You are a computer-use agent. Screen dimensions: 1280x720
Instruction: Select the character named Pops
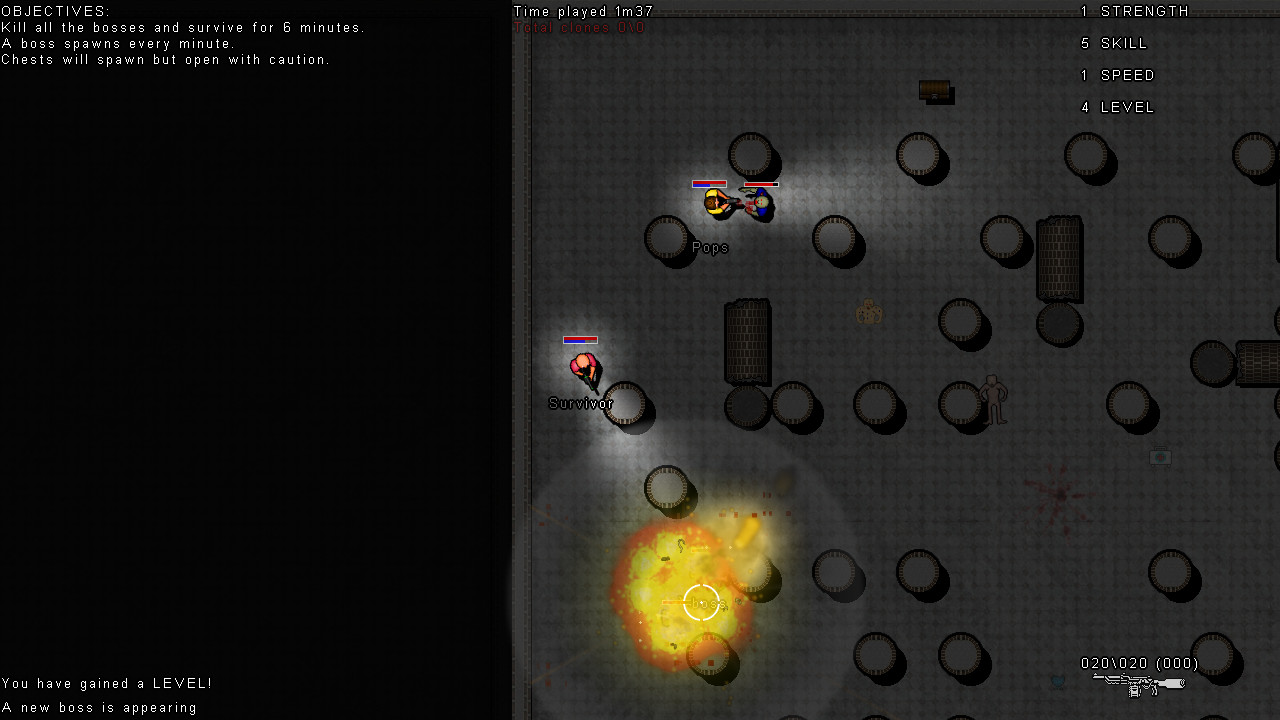click(x=715, y=202)
